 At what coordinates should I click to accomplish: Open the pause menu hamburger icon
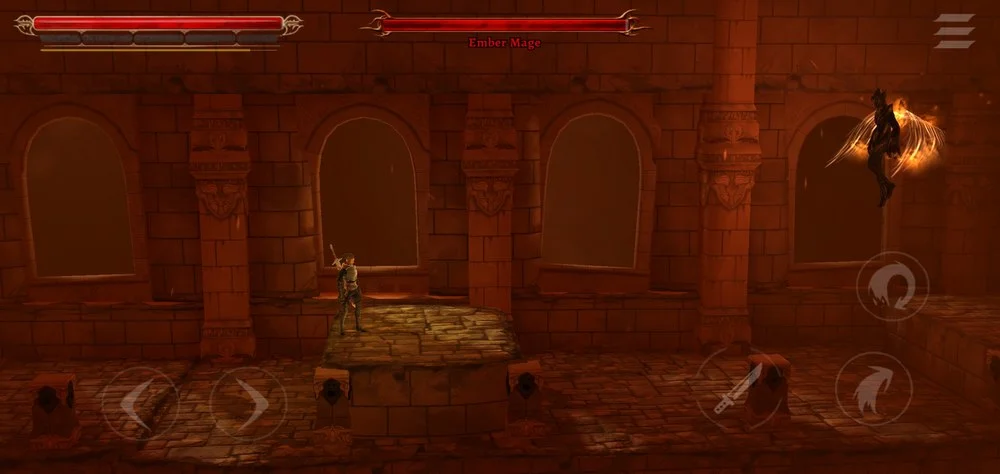[954, 31]
